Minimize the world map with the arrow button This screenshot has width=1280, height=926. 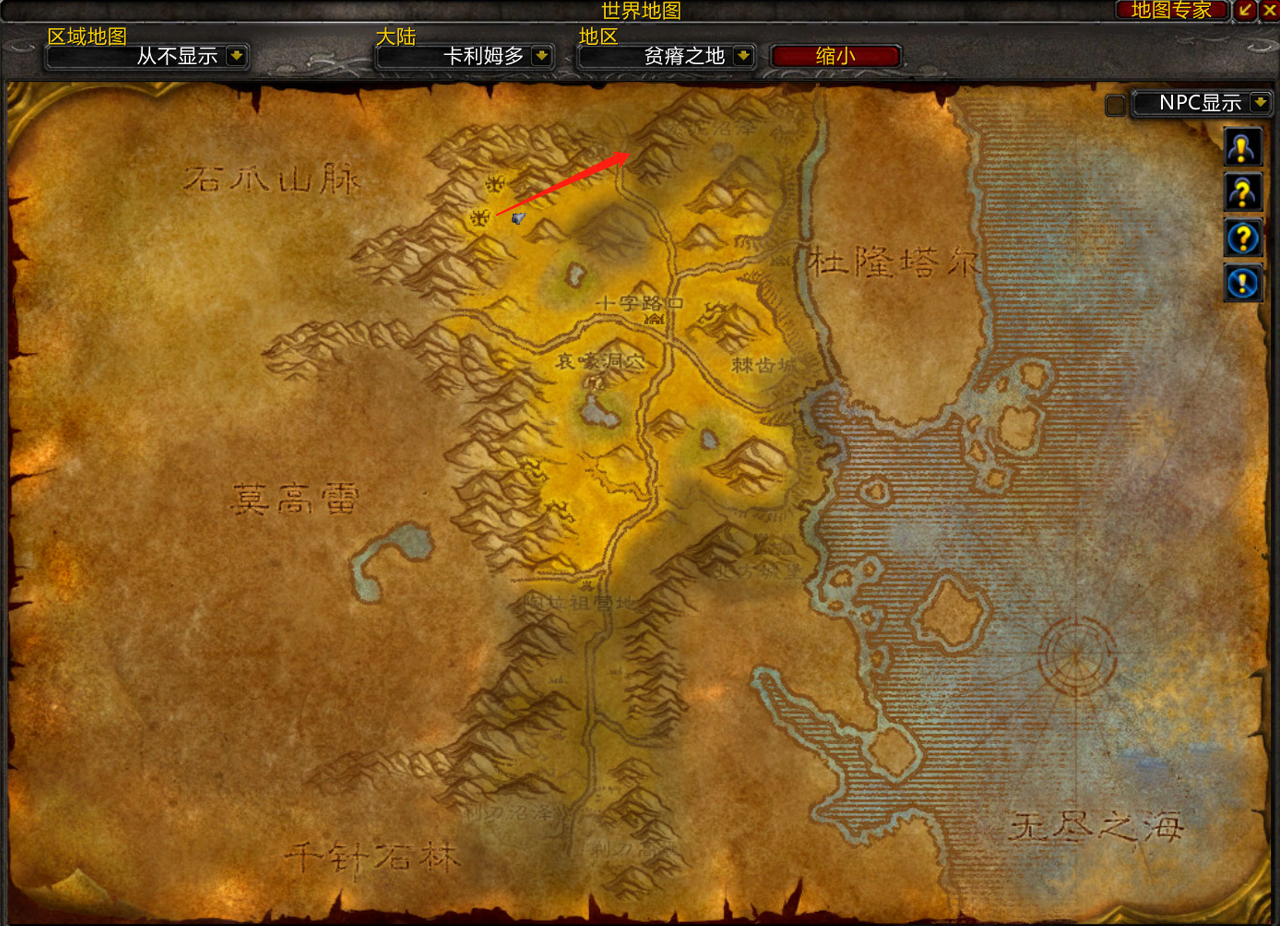point(1246,10)
